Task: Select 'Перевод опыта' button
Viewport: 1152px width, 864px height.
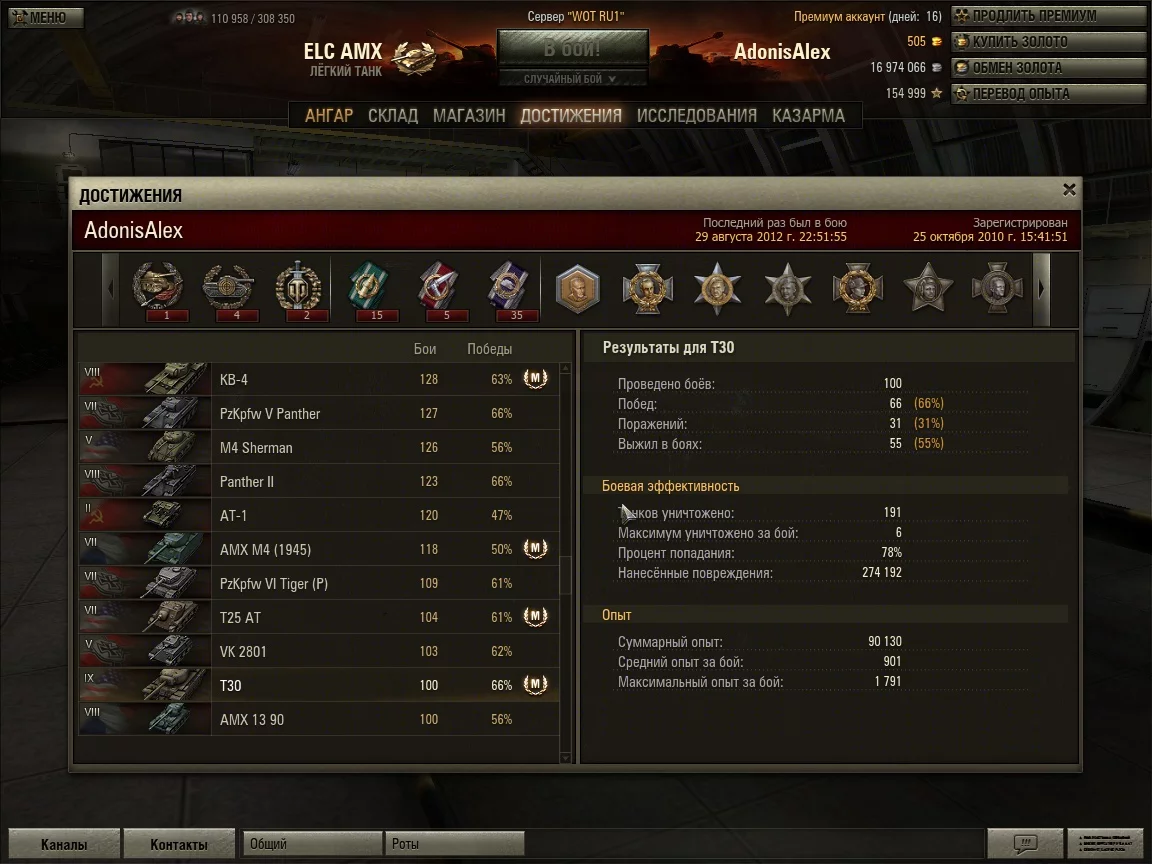Action: tap(1047, 94)
